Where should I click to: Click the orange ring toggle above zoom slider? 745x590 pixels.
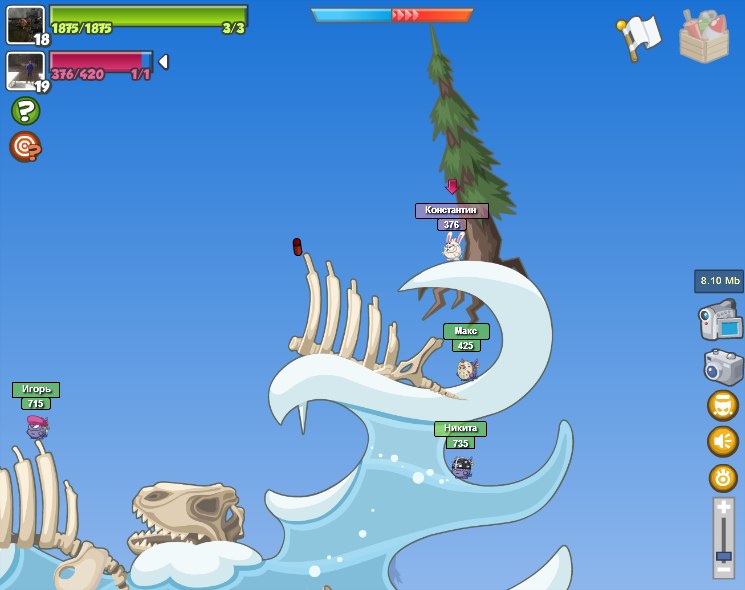point(722,477)
